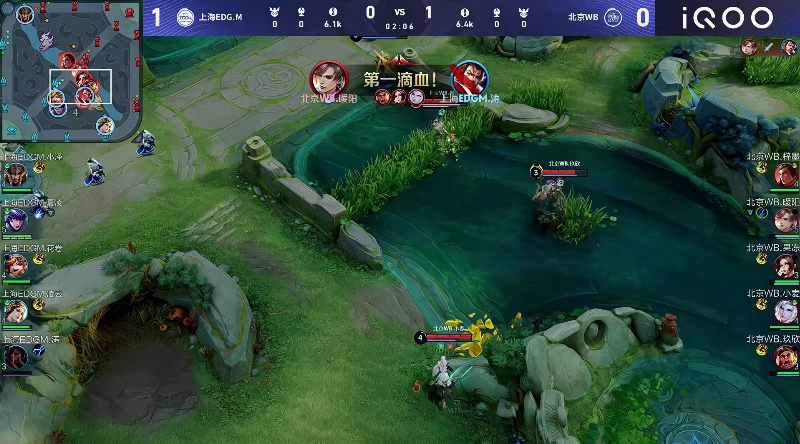Click the 北京WB team logo
The width and height of the screenshot is (800, 444).
pos(613,17)
